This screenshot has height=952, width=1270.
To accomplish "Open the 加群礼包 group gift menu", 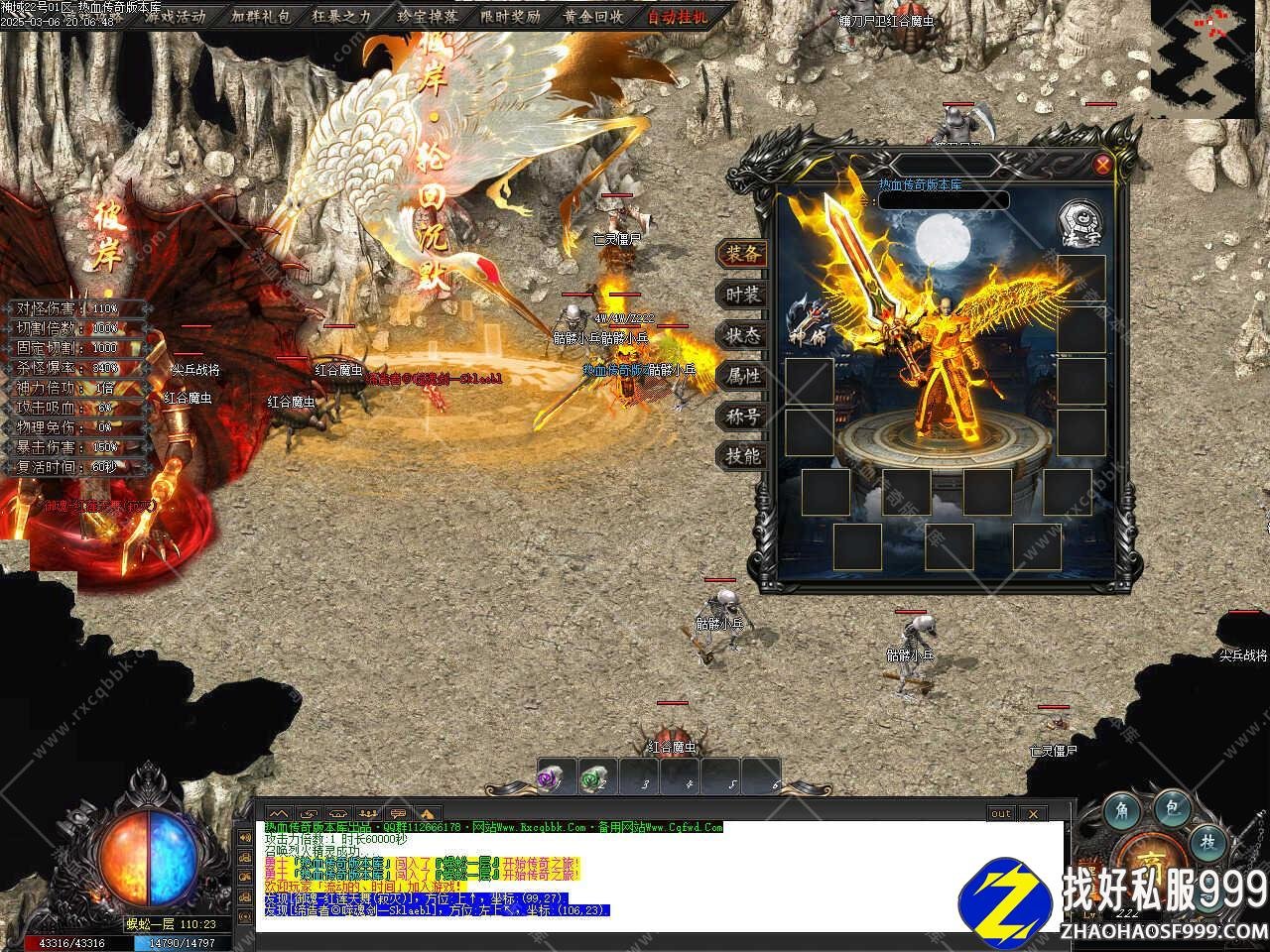I will (x=260, y=16).
